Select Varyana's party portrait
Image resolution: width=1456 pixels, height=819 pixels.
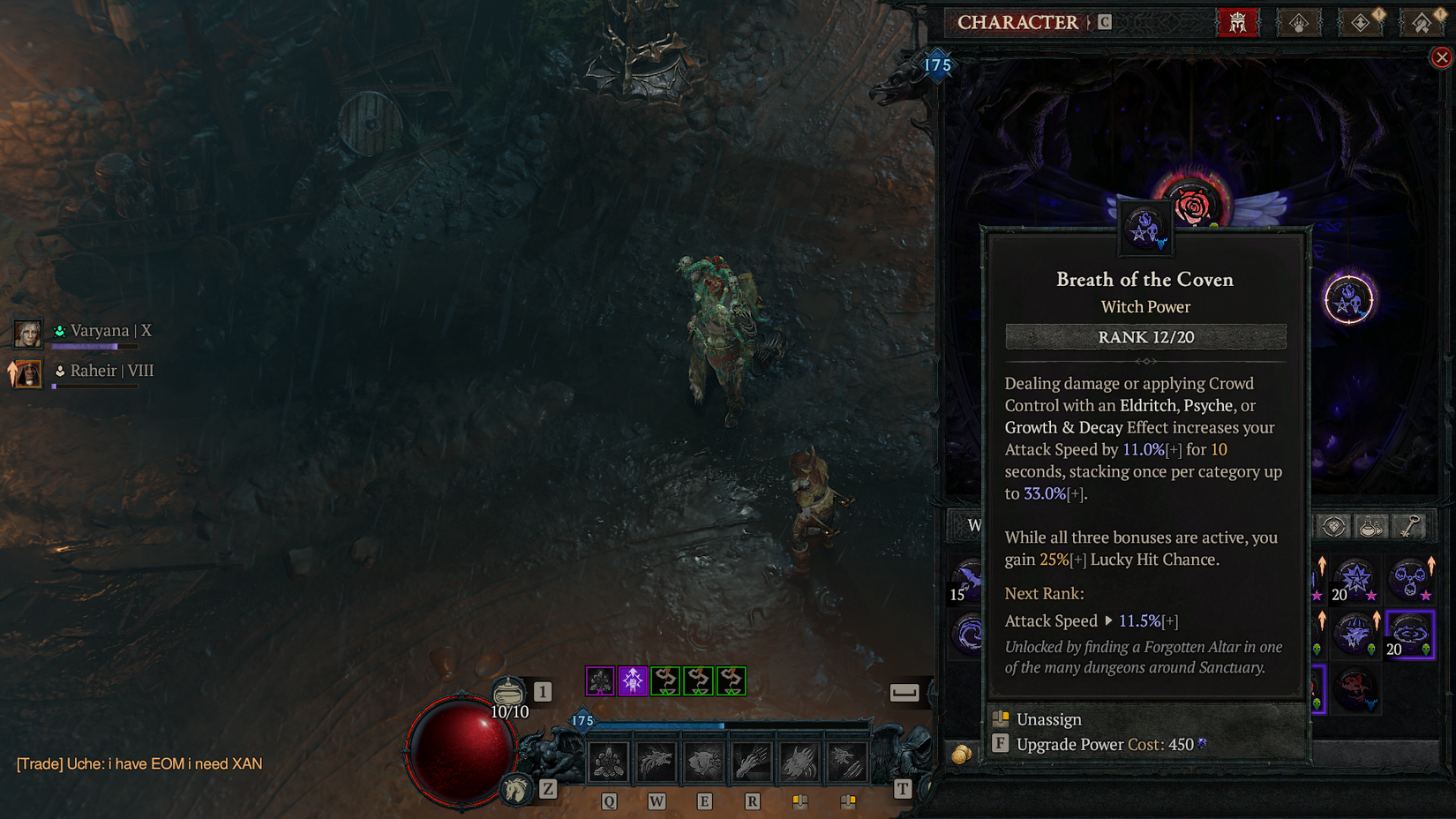click(27, 334)
